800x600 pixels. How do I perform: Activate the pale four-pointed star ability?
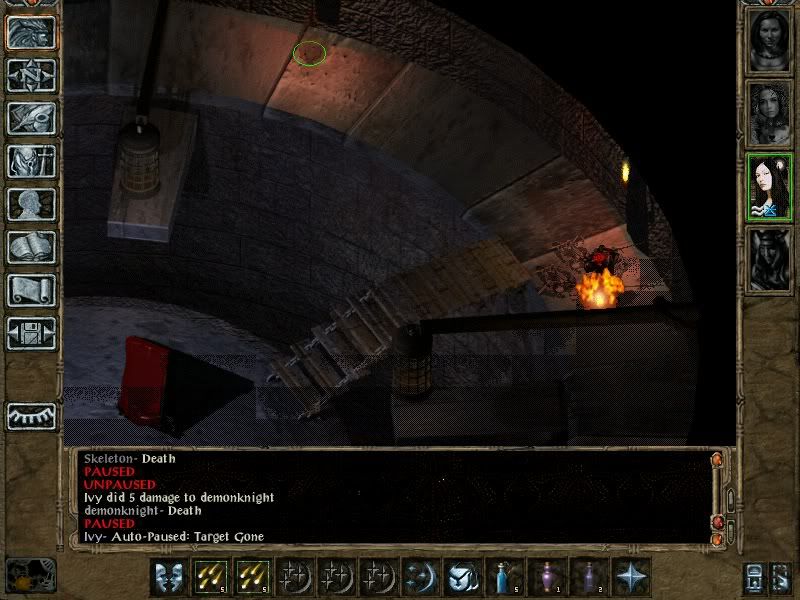point(632,577)
